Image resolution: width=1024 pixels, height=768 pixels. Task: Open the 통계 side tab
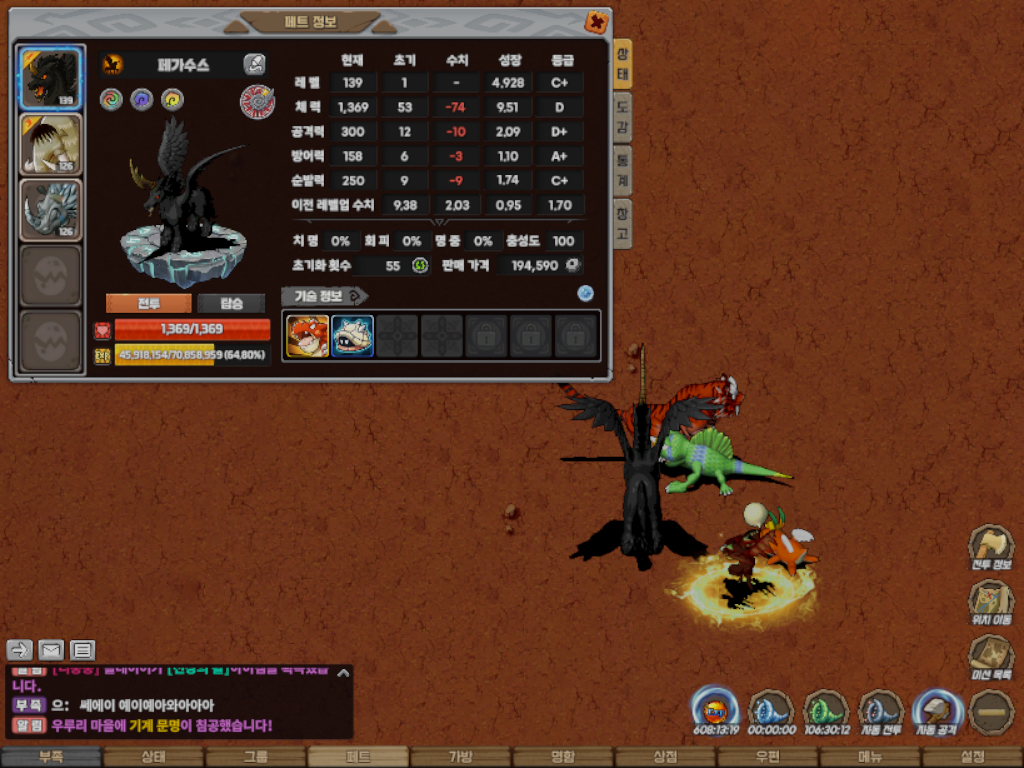[x=622, y=169]
